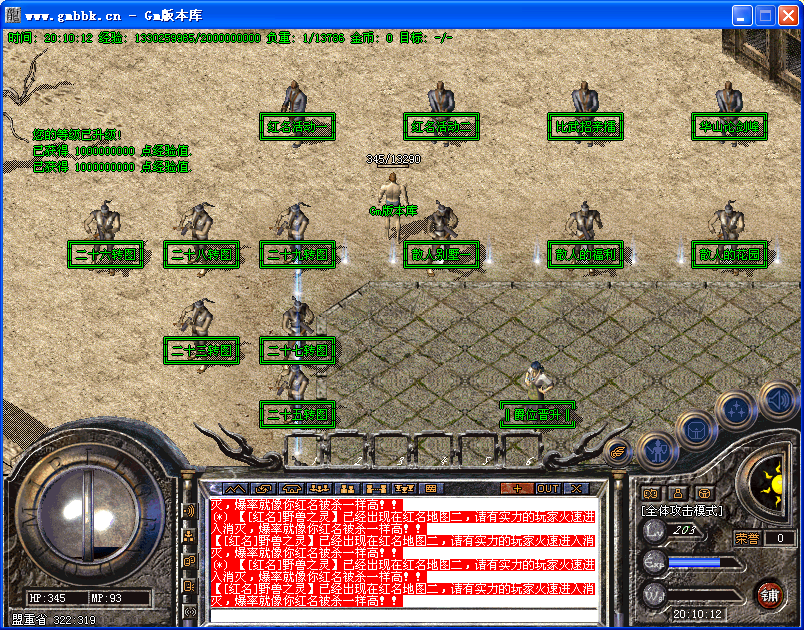Minimize the game window
Image resolution: width=804 pixels, height=630 pixels.
741,16
